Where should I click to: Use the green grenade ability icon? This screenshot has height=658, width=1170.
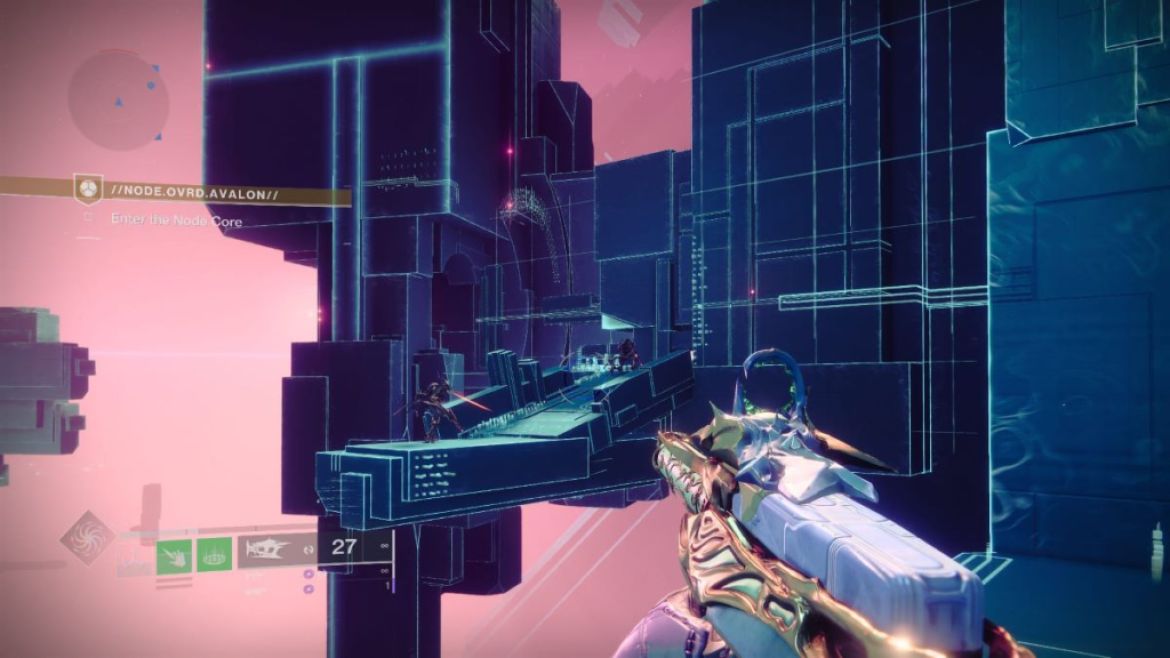click(x=175, y=554)
